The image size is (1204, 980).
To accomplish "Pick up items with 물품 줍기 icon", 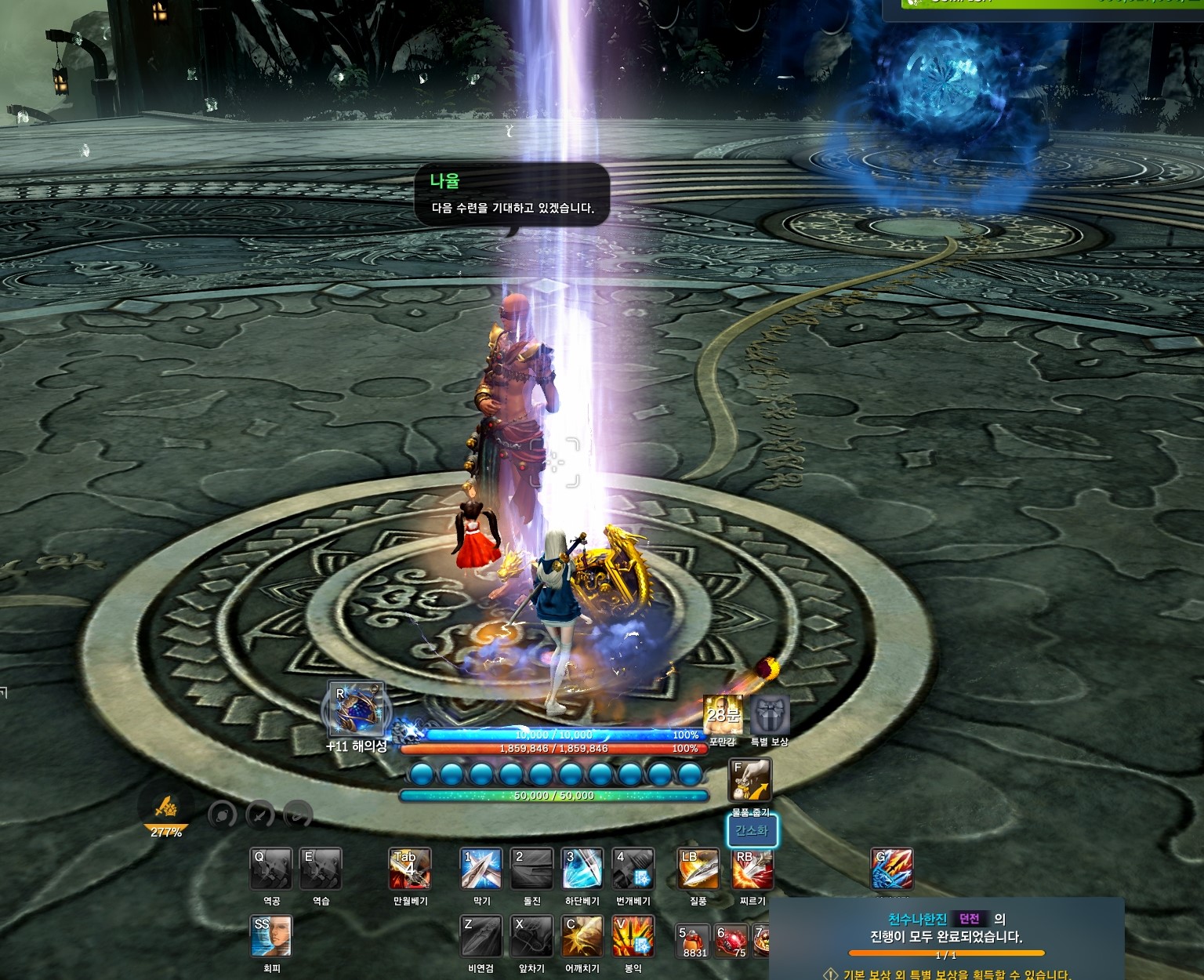I will tap(750, 780).
